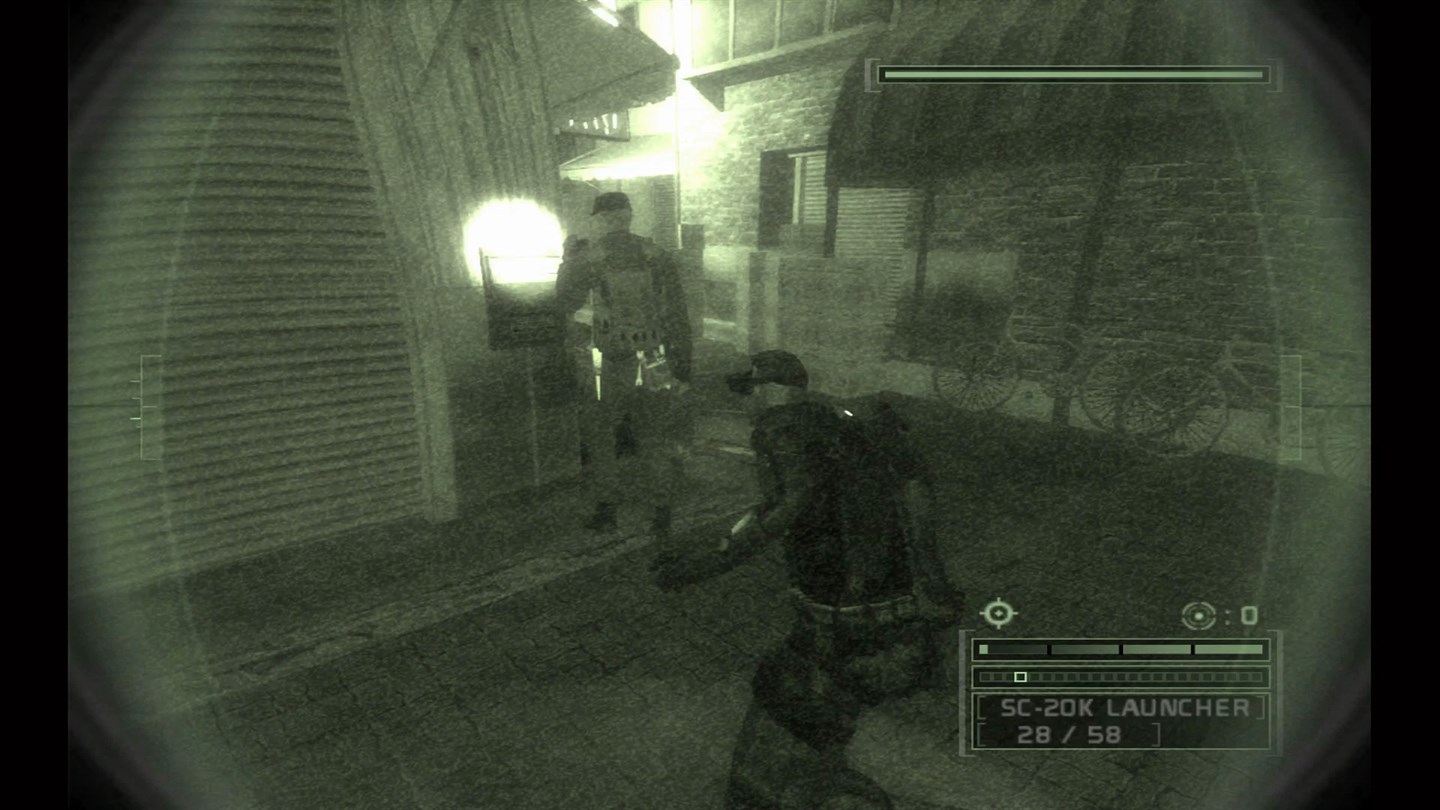Click the alarm counter showing 0
Image resolution: width=1440 pixels, height=810 pixels.
point(1249,614)
